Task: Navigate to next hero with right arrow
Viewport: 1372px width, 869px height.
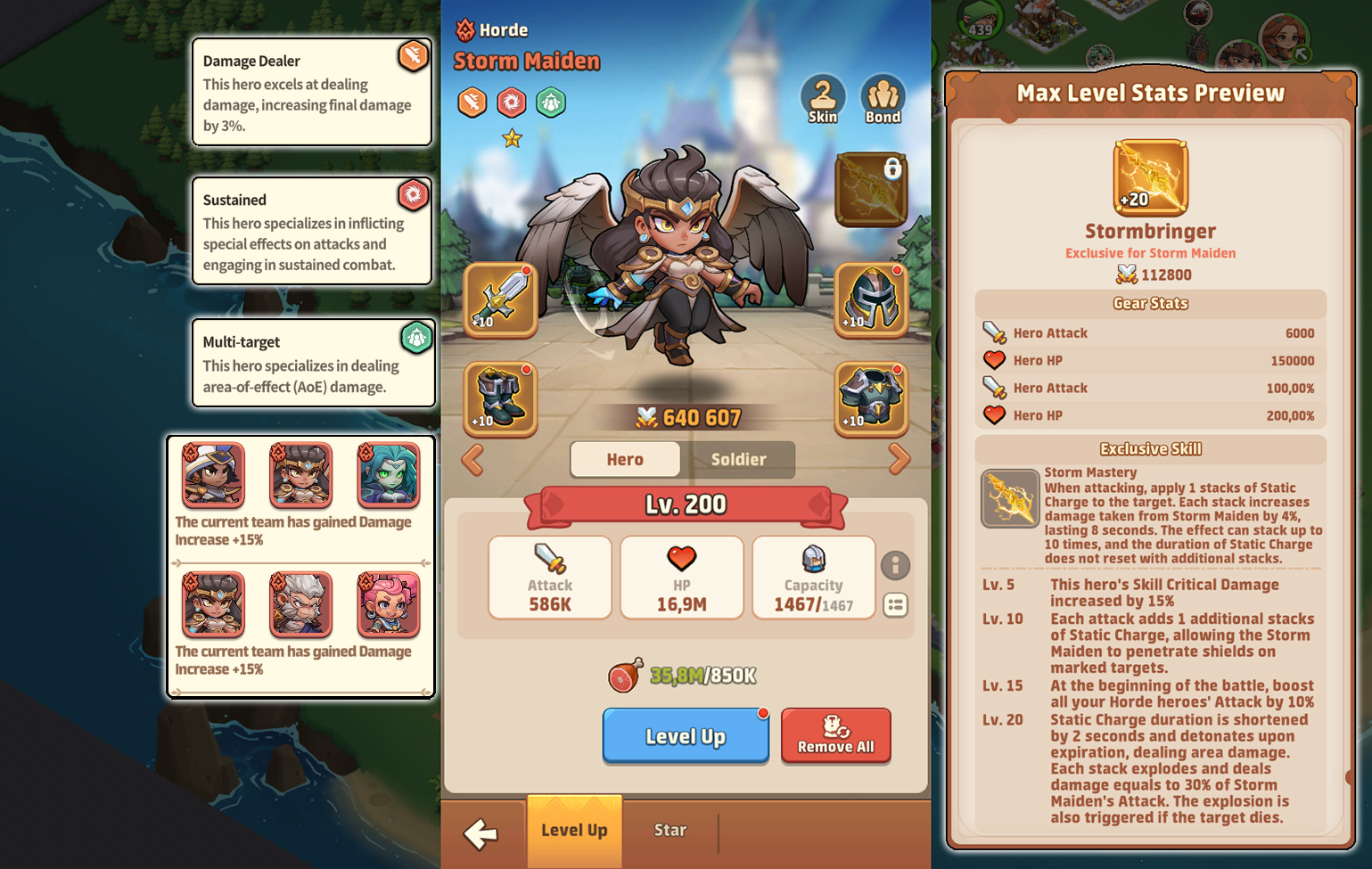Action: pos(900,459)
